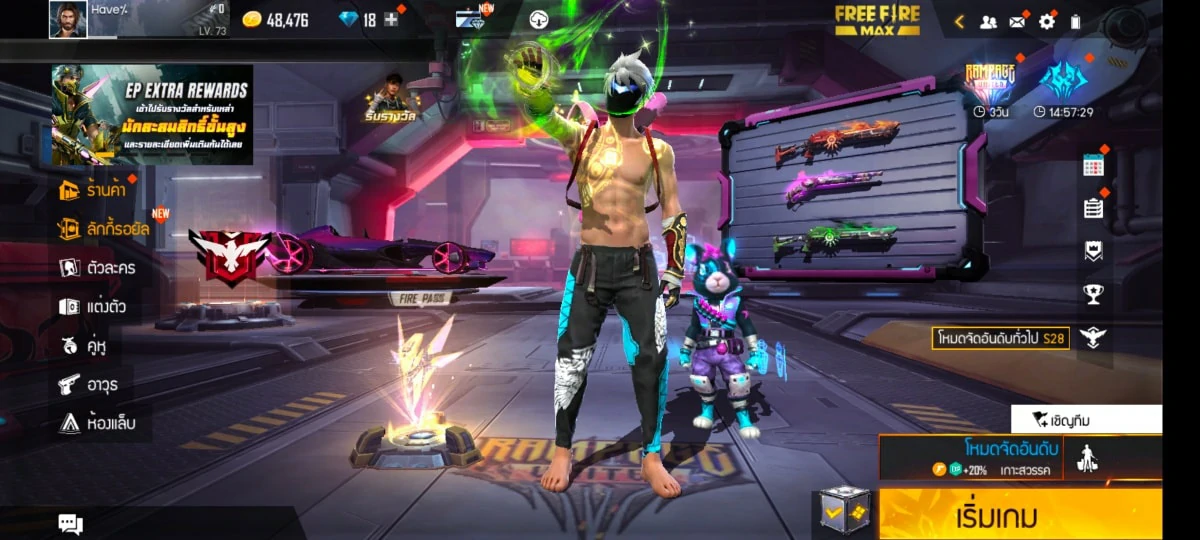Open the ห้องแล็บ lab menu

[x=97, y=423]
